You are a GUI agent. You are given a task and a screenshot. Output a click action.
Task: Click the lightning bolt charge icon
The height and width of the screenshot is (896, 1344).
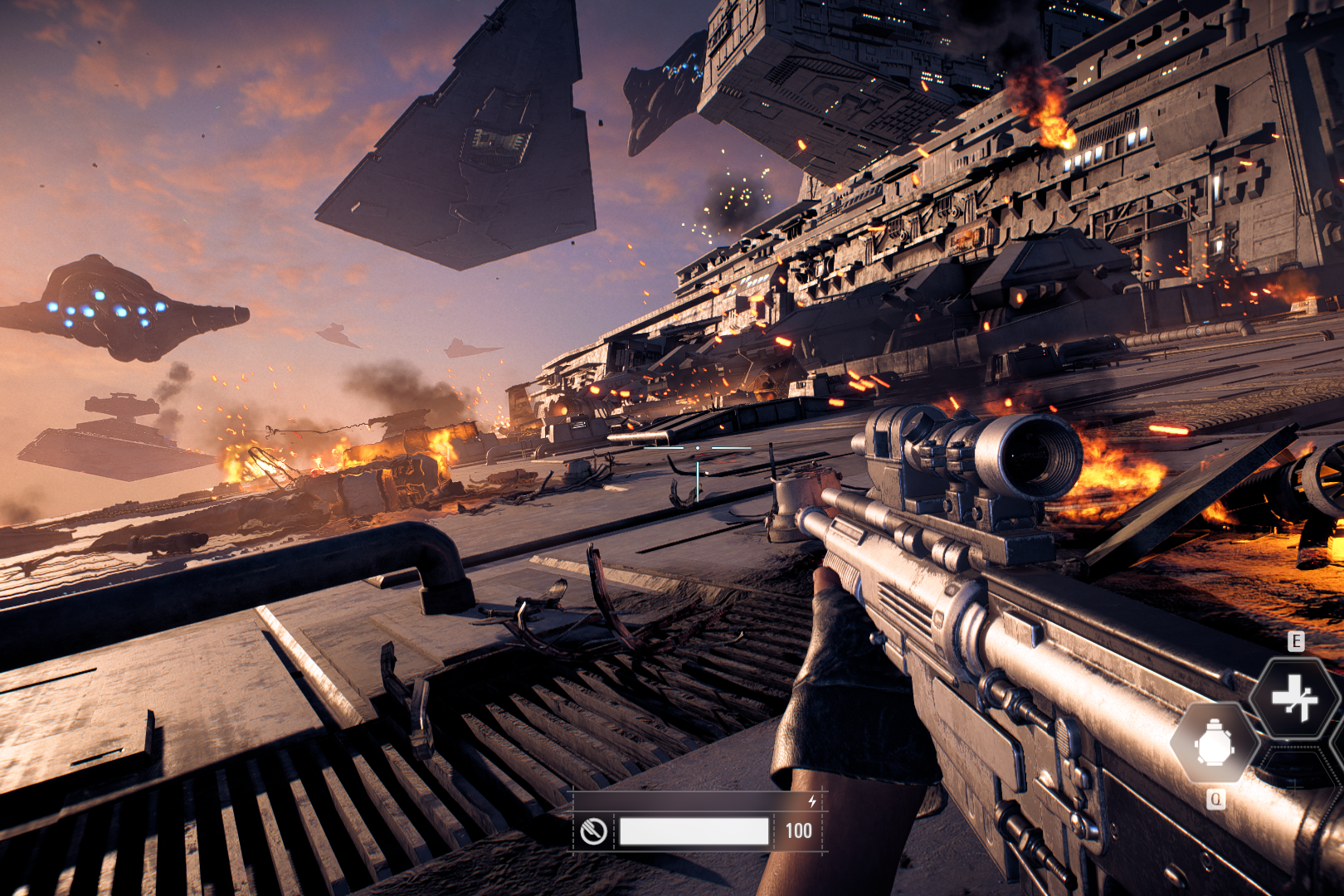pyautogui.click(x=812, y=801)
